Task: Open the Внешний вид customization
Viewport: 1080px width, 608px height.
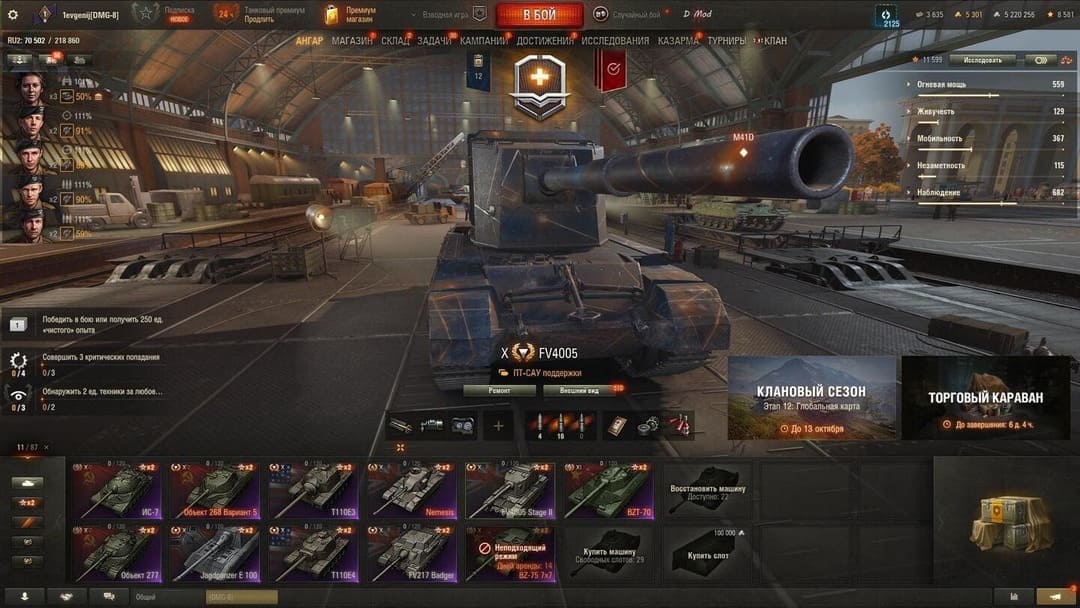Action: click(x=579, y=390)
